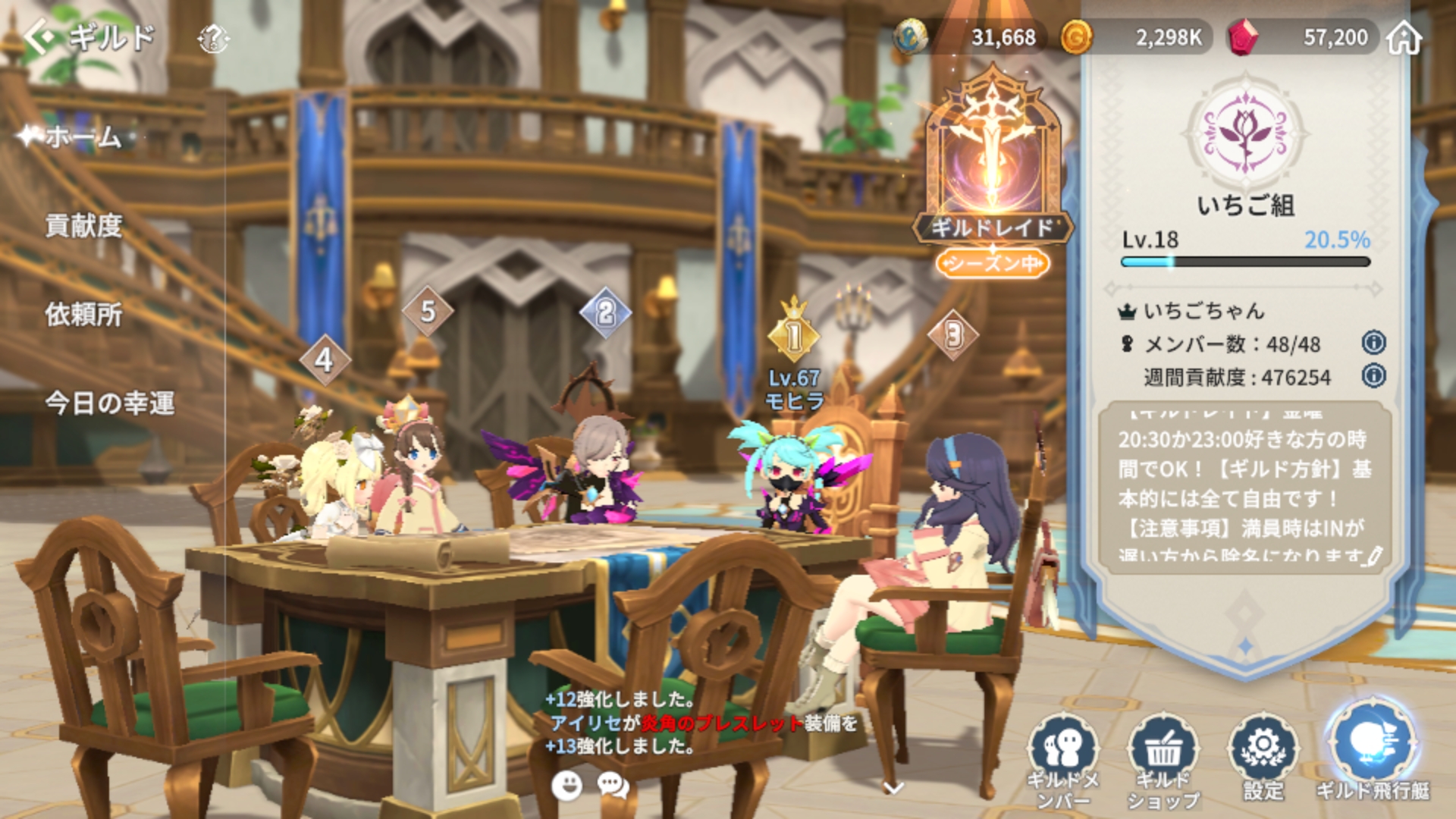Viewport: 1456px width, 819px height.
Task: Open the emoji smiley button
Action: (566, 786)
